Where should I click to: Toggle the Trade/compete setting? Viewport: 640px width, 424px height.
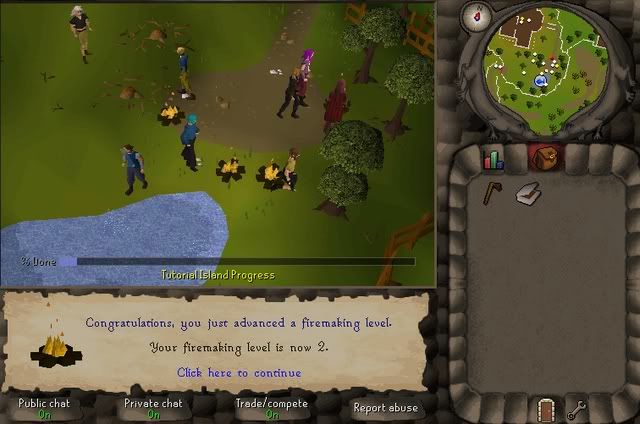[271, 408]
